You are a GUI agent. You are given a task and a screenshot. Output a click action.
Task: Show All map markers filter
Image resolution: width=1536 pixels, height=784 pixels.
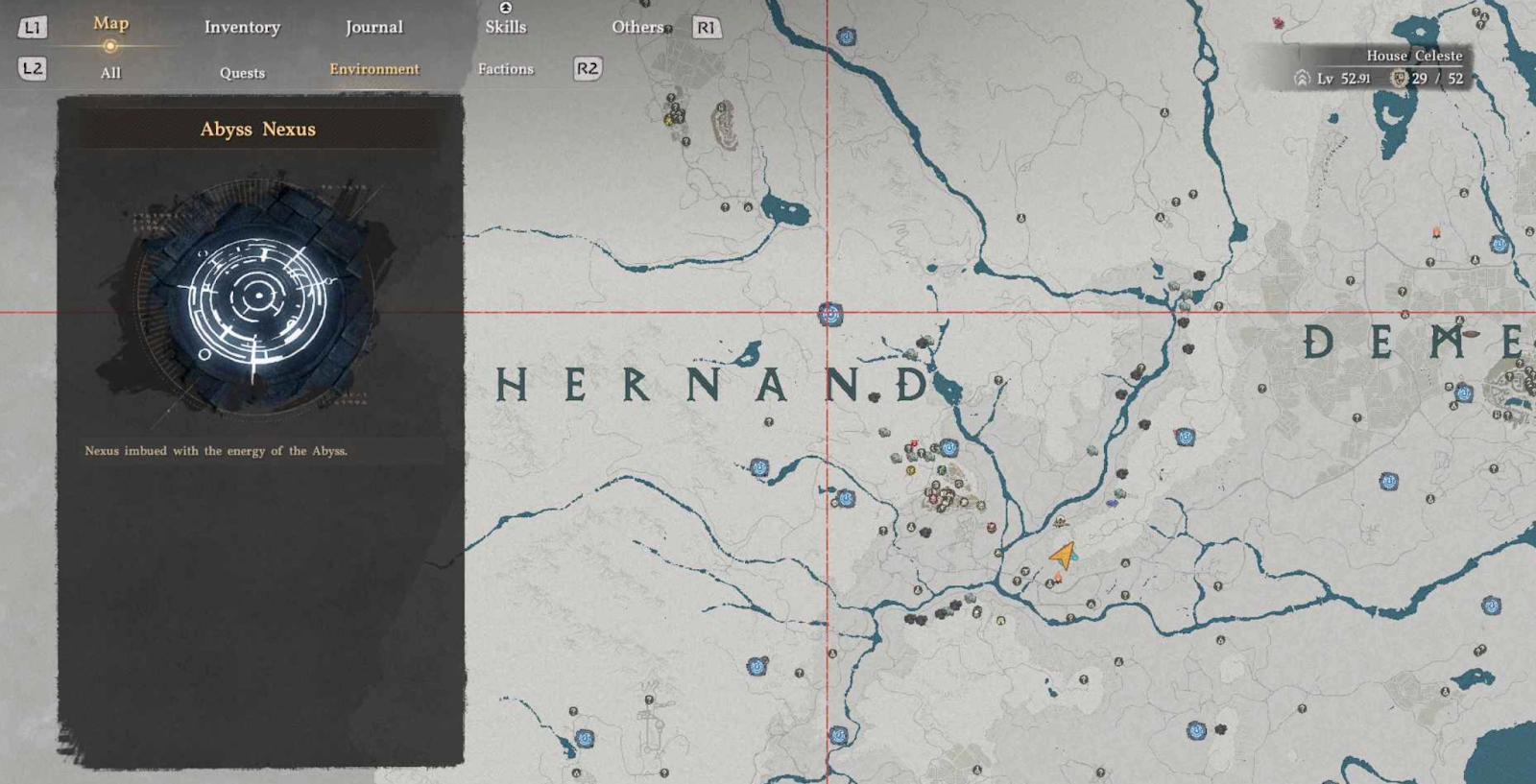(110, 73)
